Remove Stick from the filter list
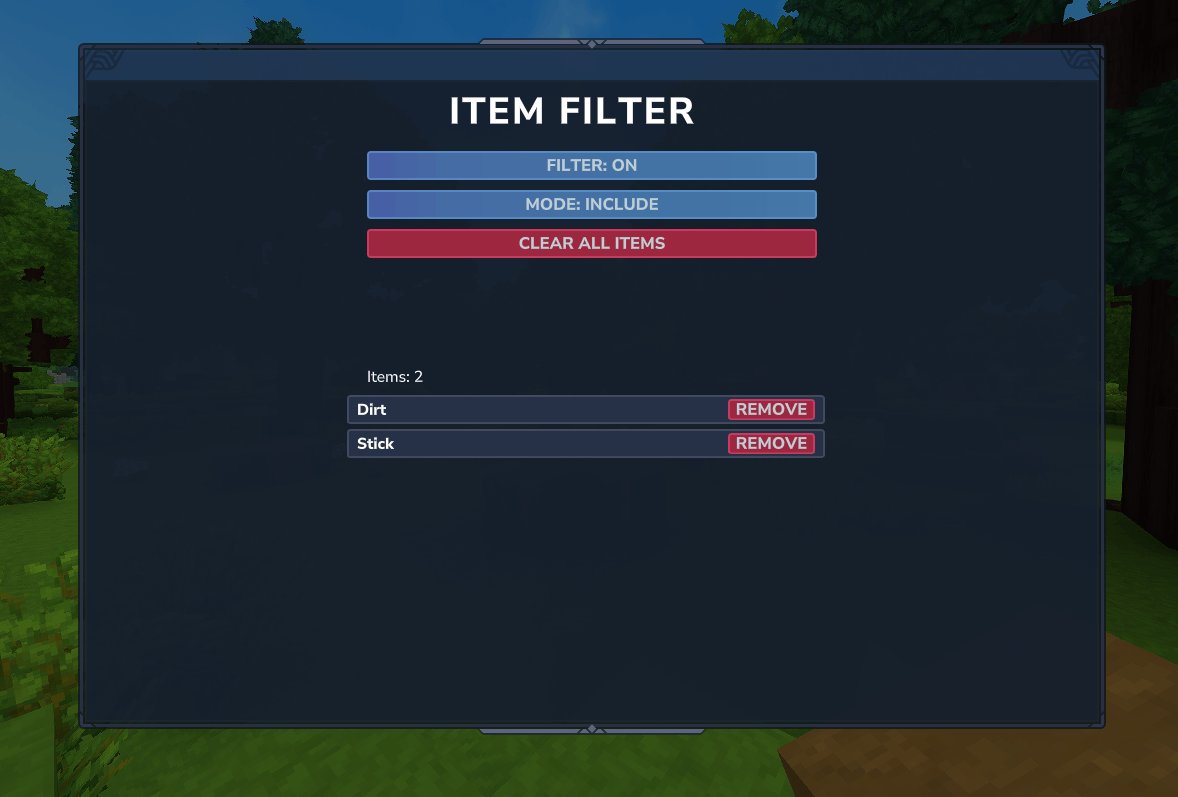1178x797 pixels. click(771, 443)
